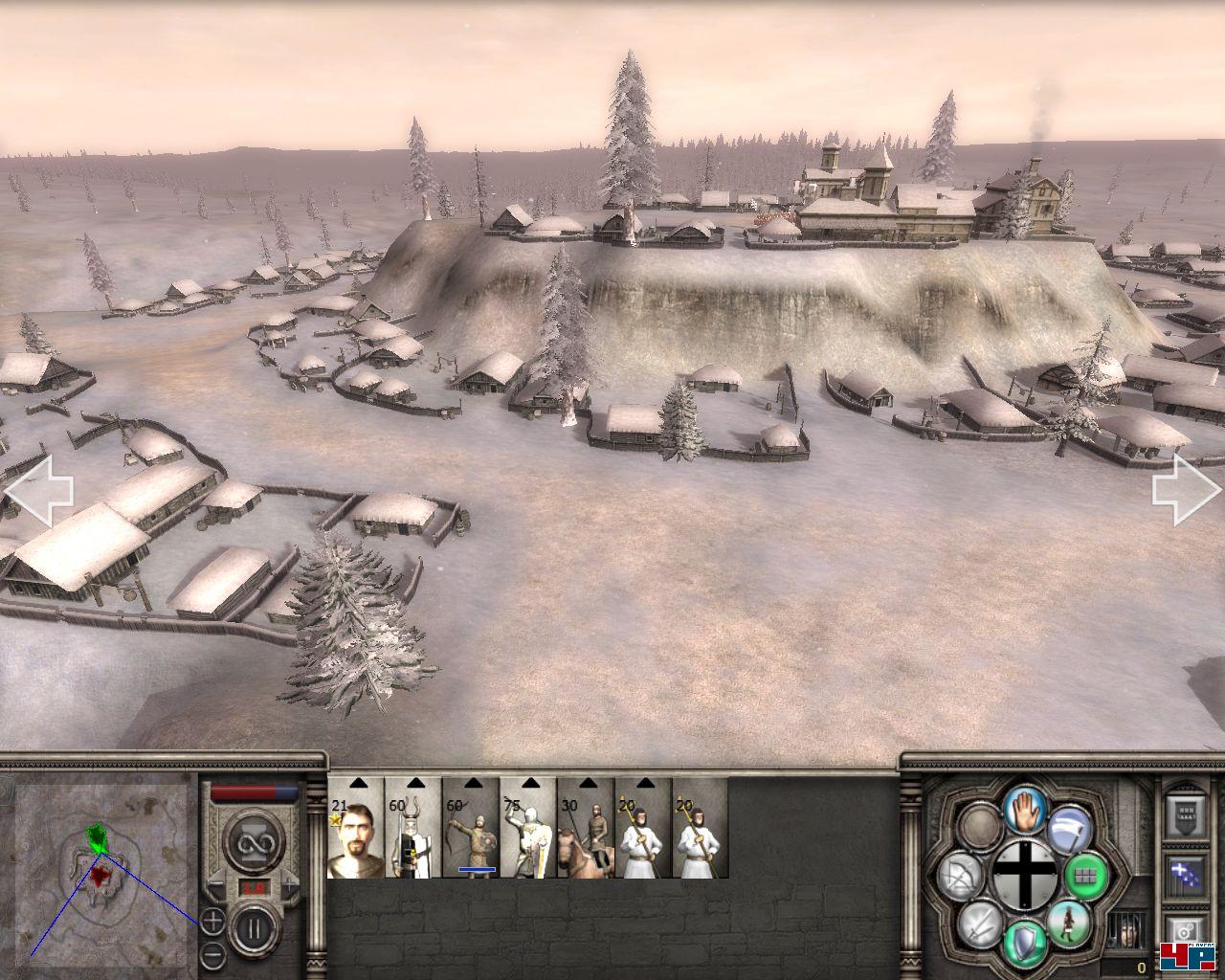
Task: Choose the archer unit card
Action: (471, 829)
